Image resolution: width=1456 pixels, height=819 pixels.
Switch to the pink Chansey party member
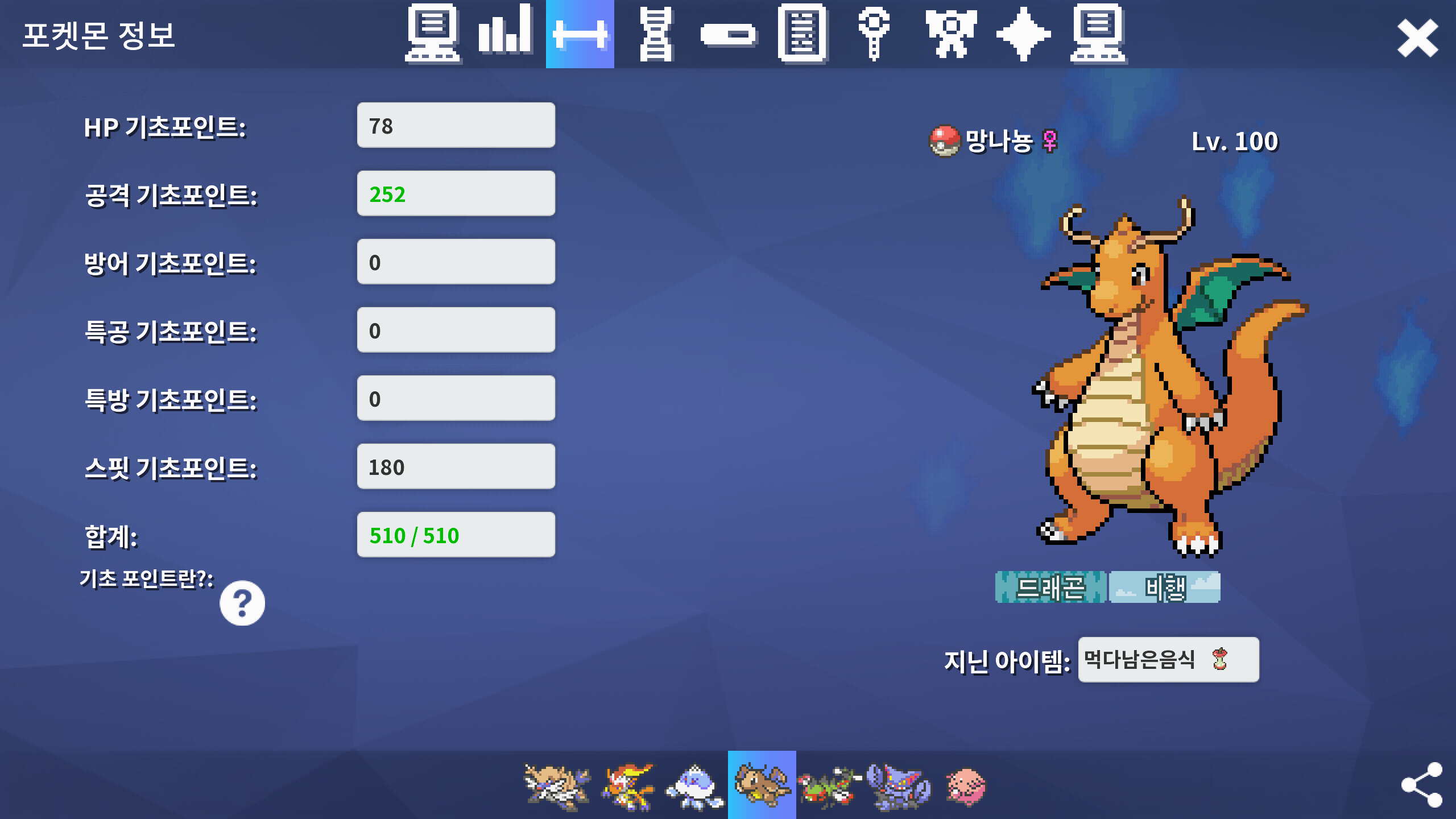tap(966, 786)
